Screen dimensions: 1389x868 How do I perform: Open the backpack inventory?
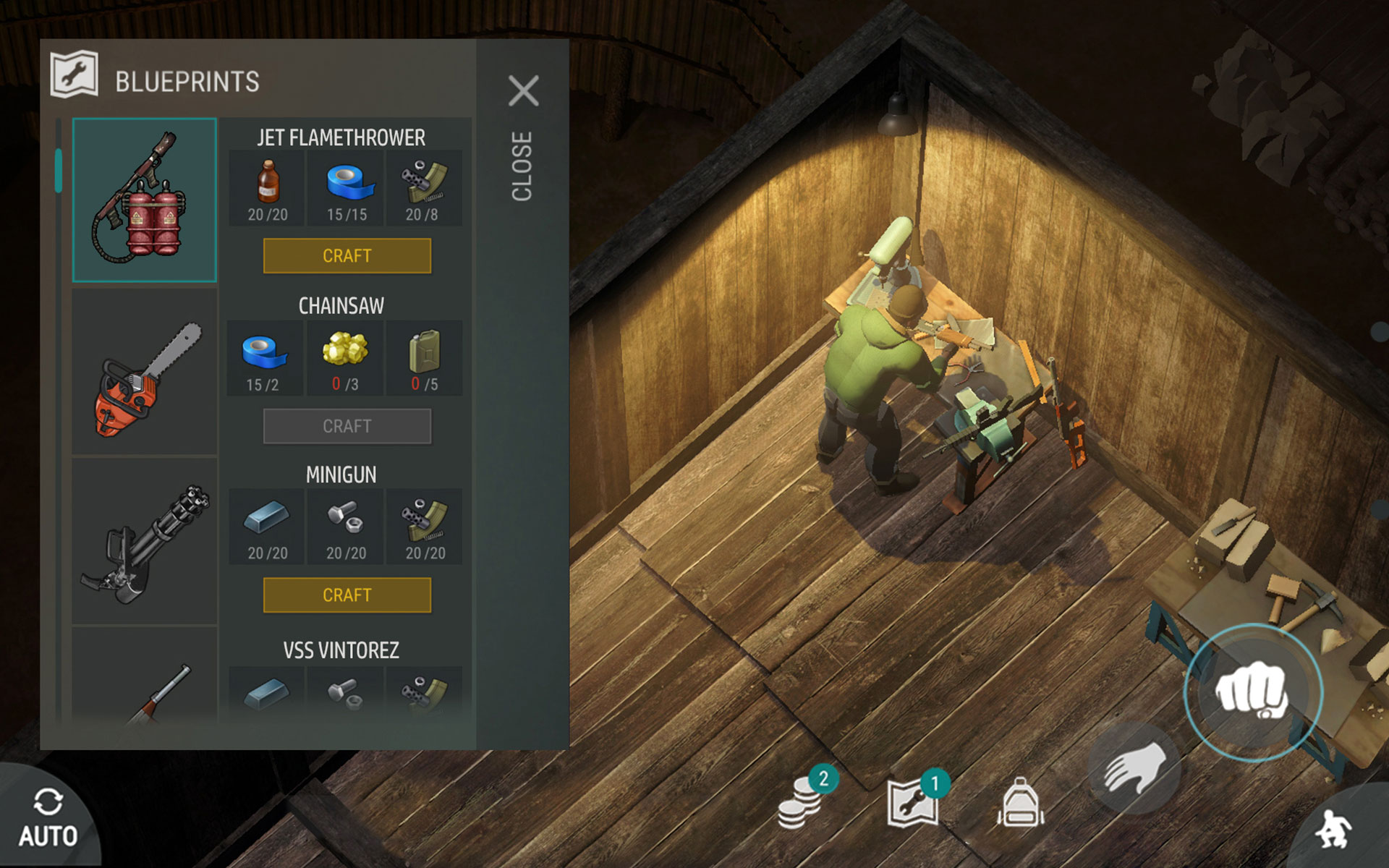(x=1020, y=803)
